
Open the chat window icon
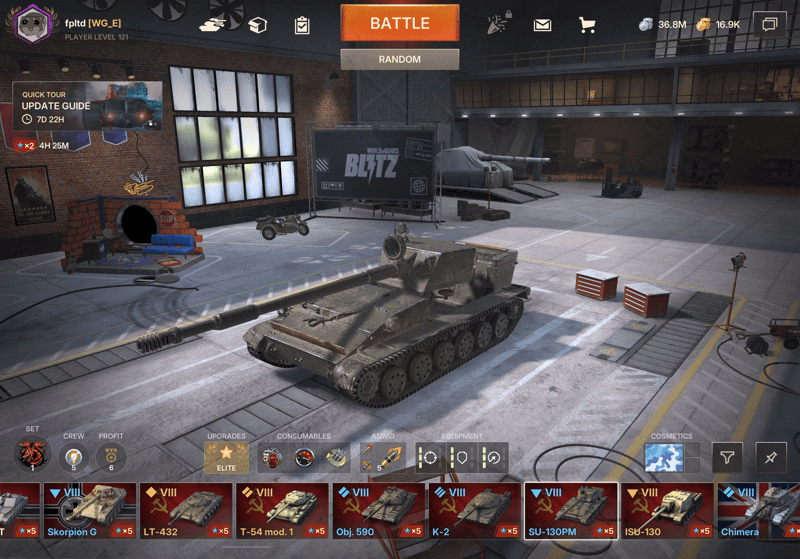tap(769, 24)
